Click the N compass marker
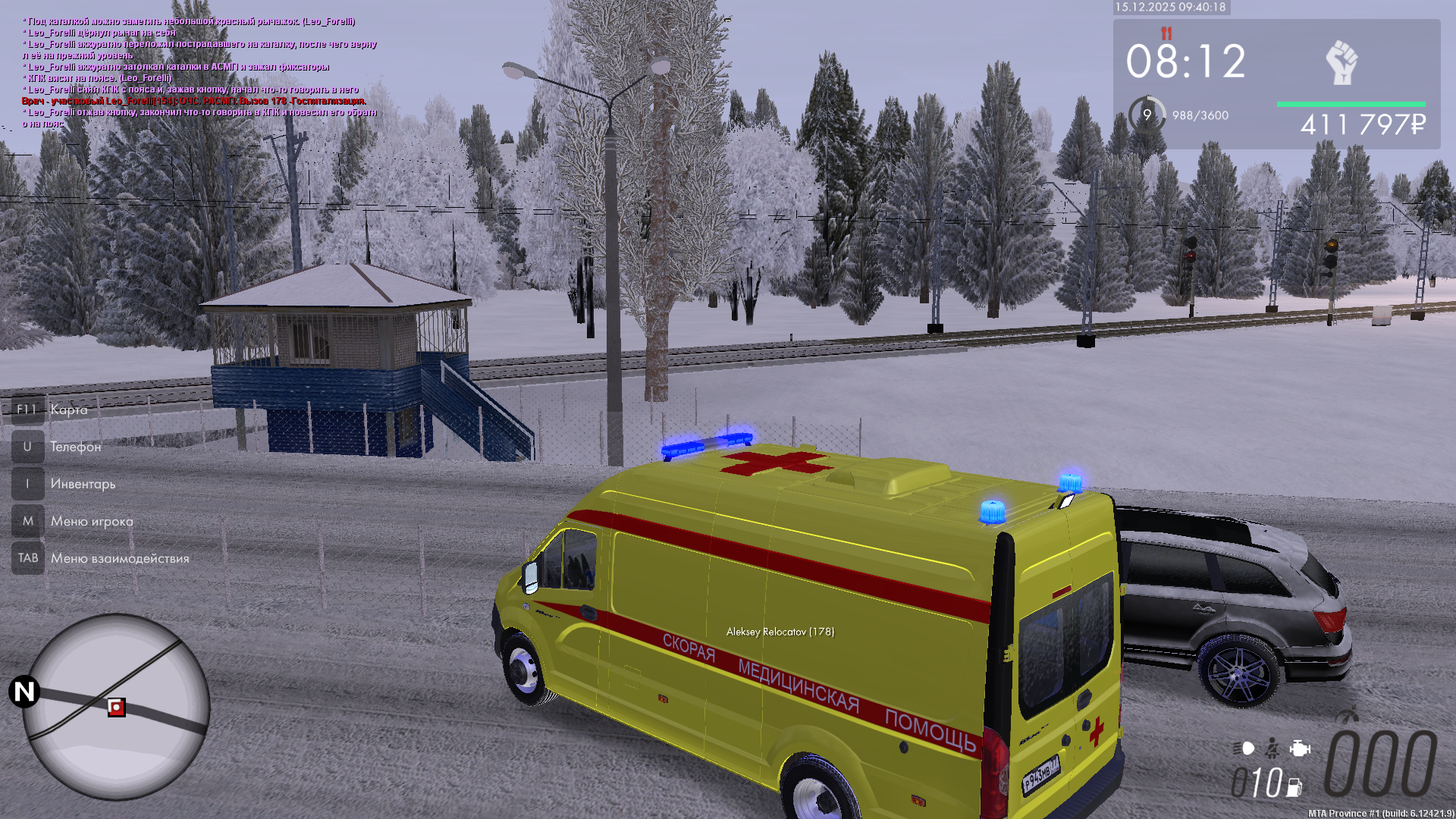Image resolution: width=1456 pixels, height=819 pixels. point(24,692)
